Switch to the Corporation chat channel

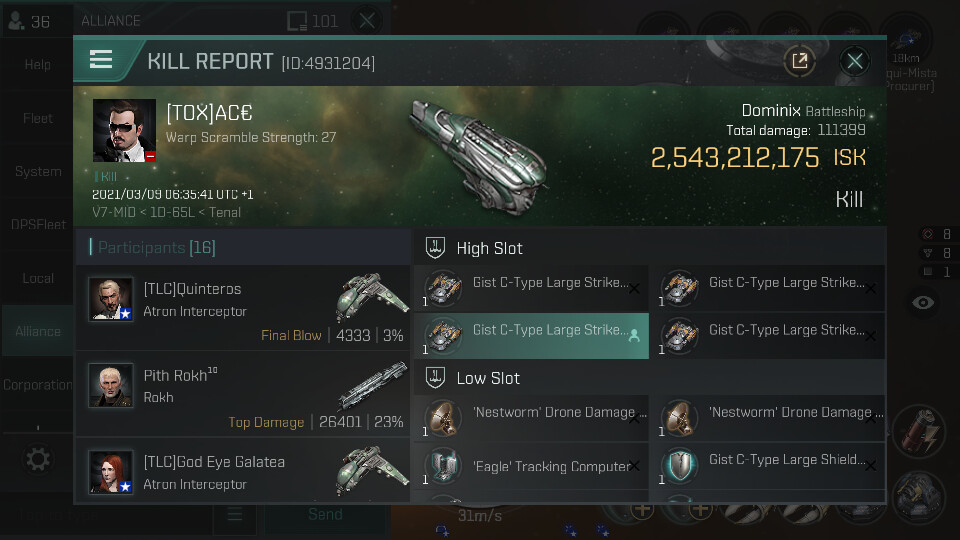tap(38, 384)
